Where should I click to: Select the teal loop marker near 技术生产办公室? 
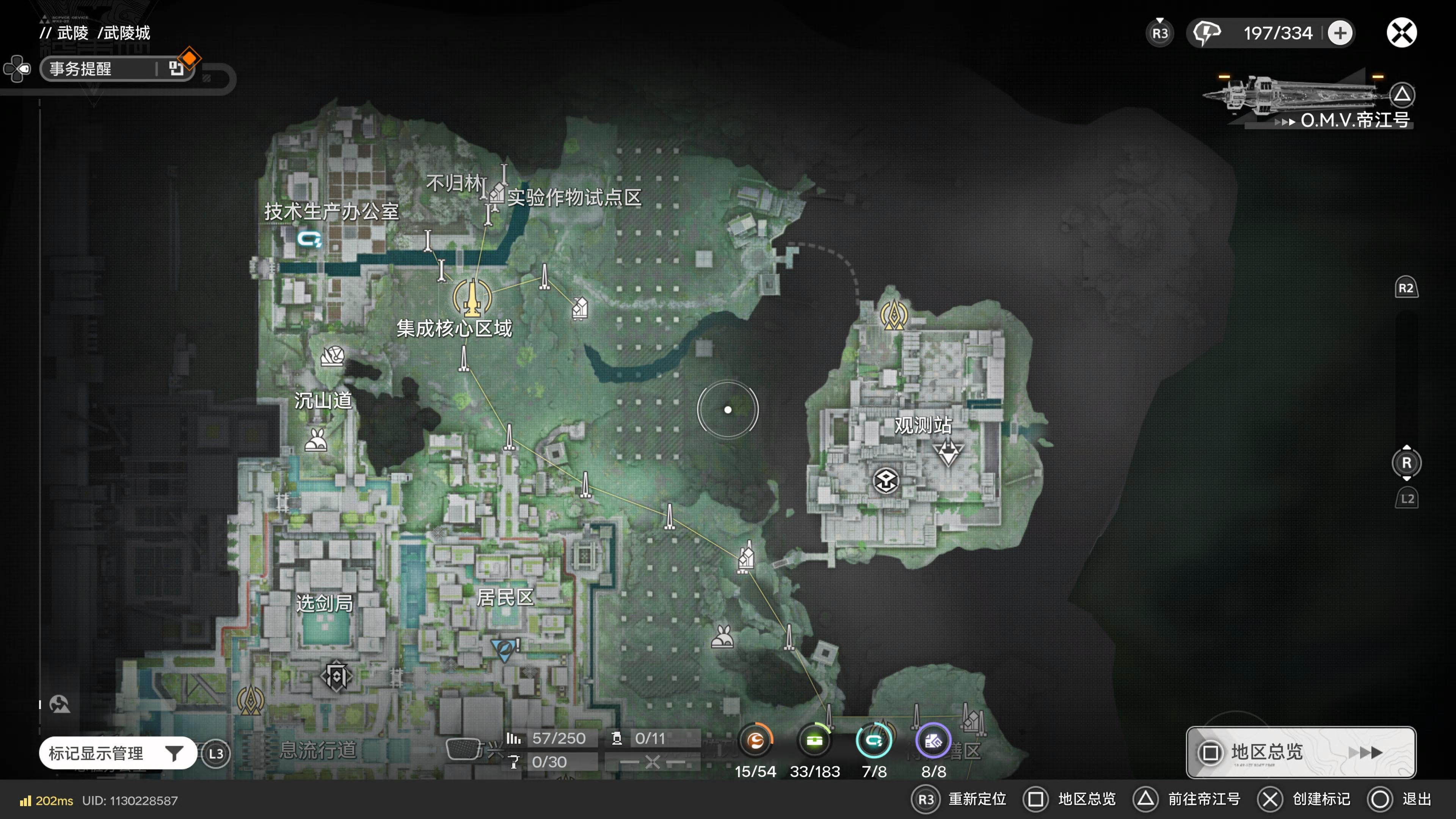pos(309,239)
